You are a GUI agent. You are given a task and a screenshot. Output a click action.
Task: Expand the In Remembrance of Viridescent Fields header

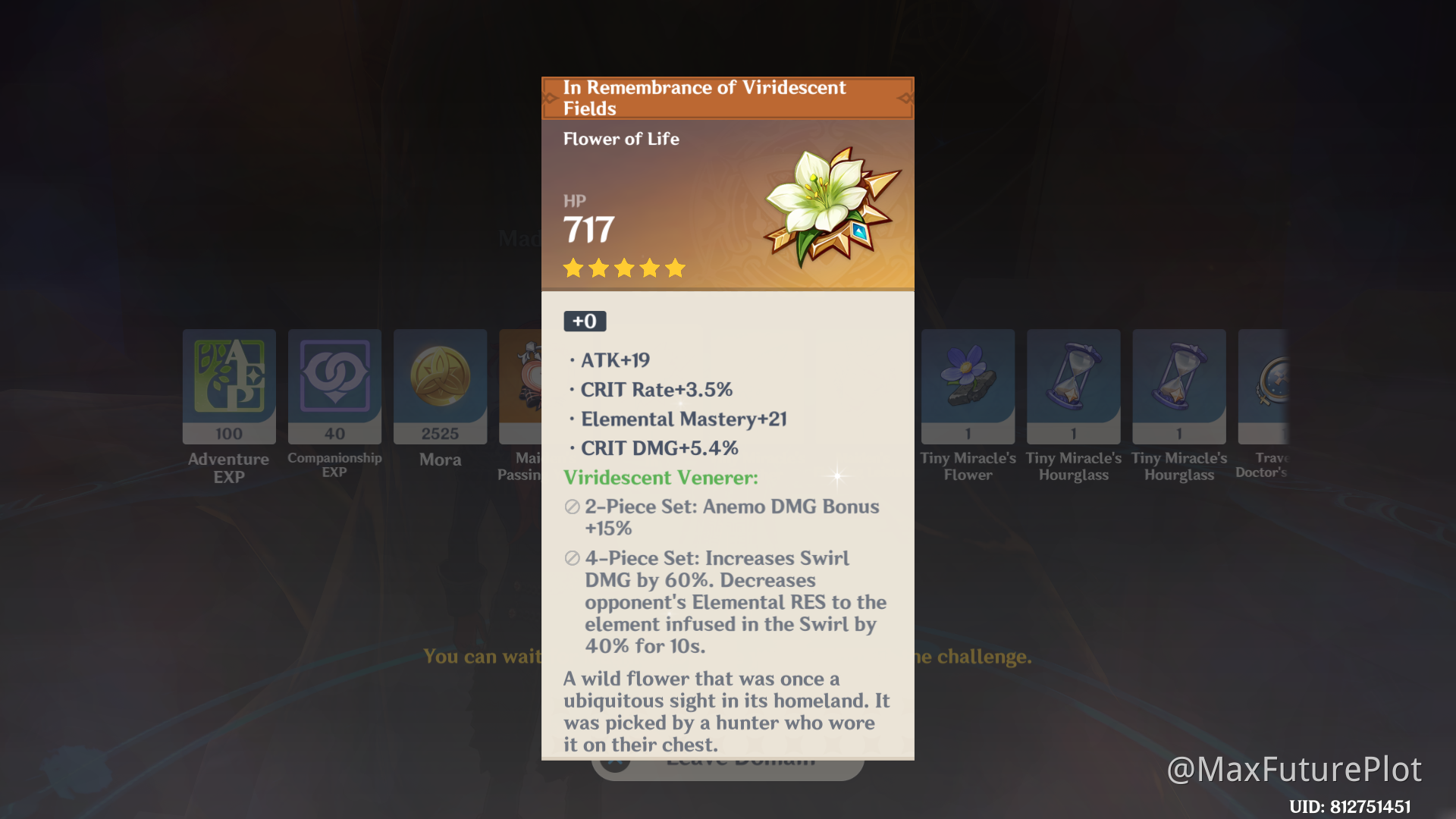coord(704,97)
